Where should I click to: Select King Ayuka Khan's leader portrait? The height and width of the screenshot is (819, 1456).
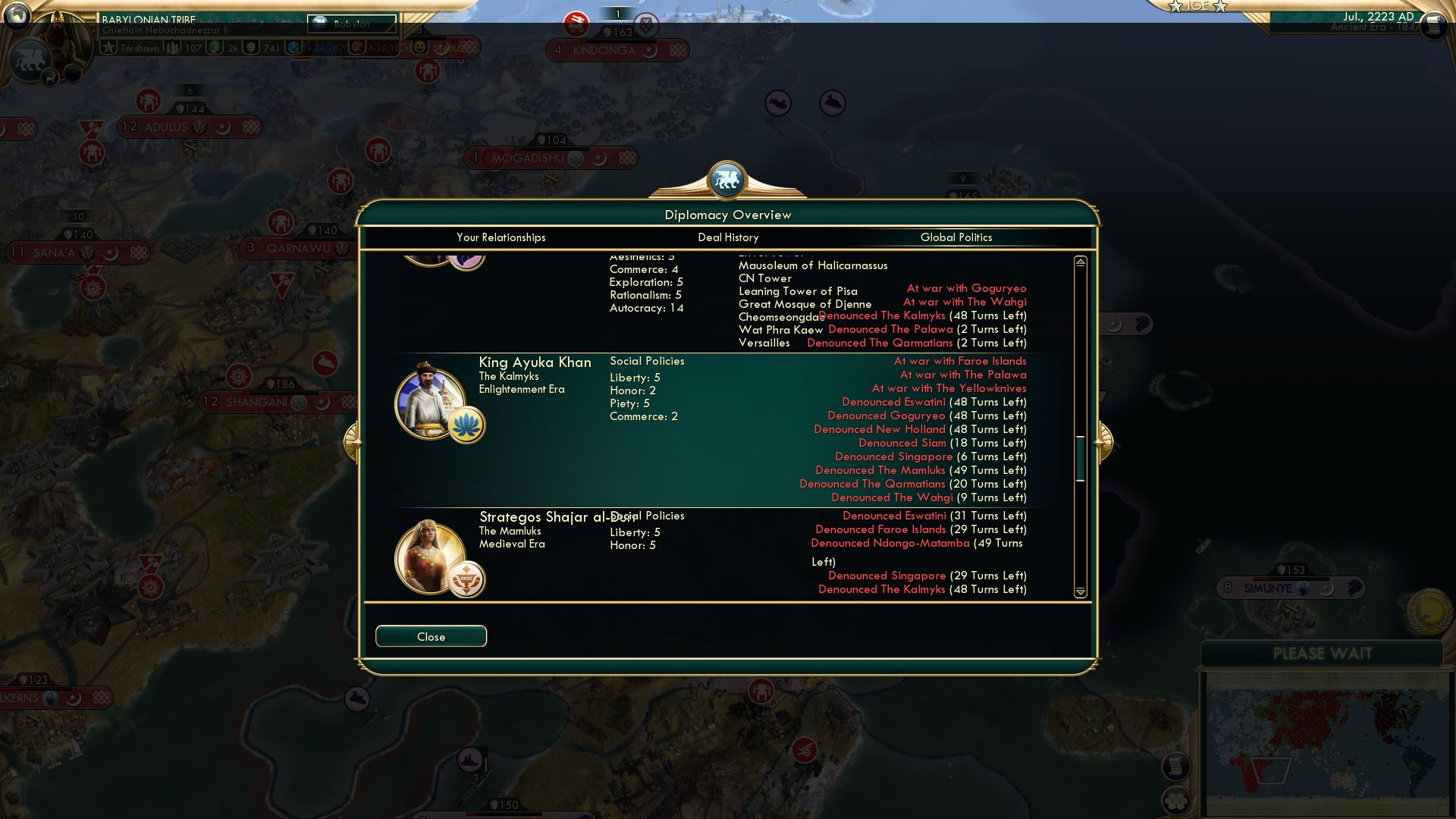point(429,402)
